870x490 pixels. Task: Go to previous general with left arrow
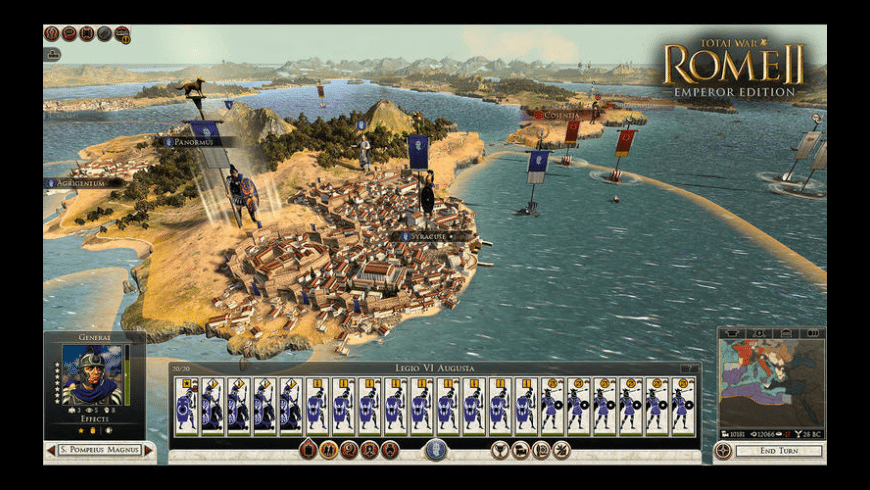50,451
